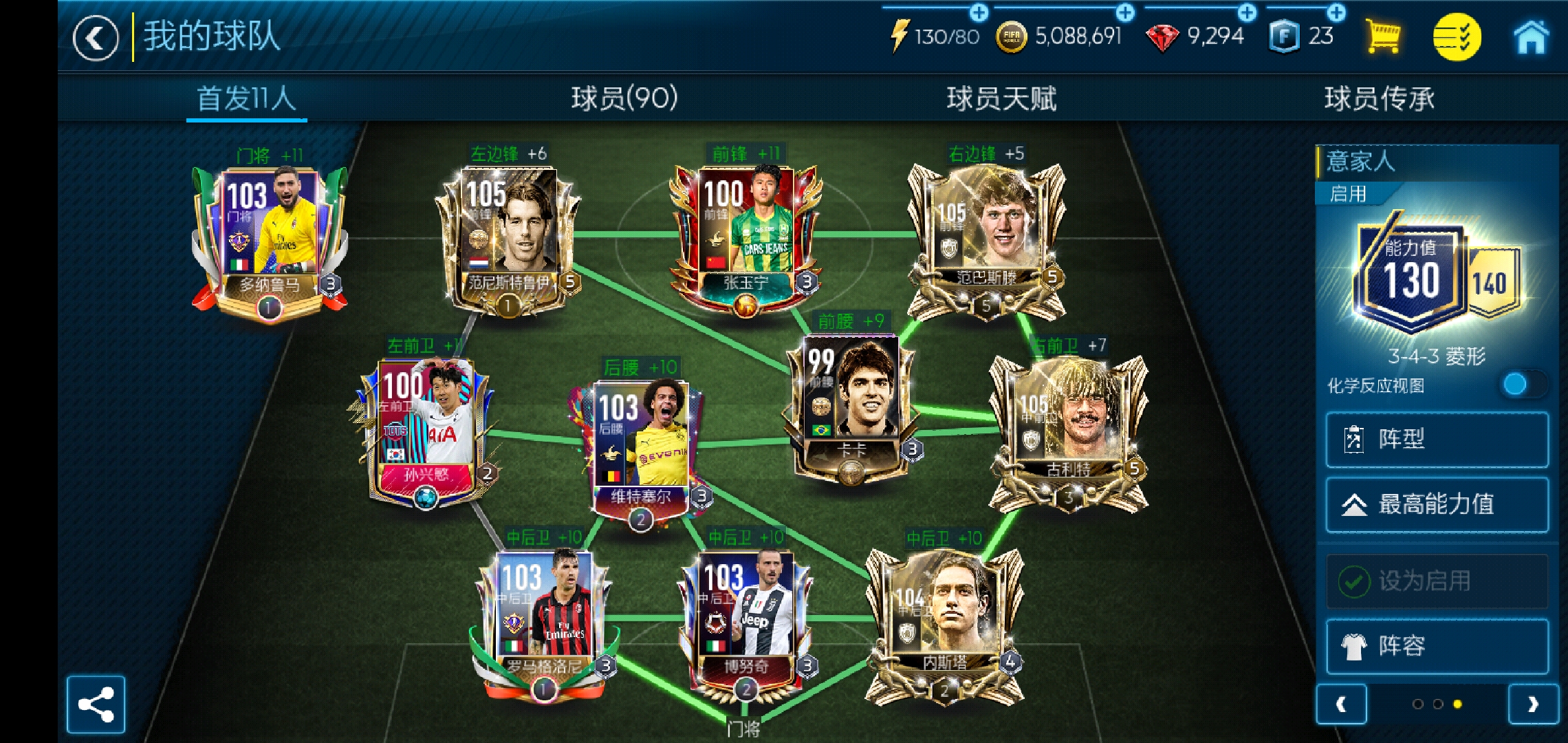The width and height of the screenshot is (1568, 743).
Task: Add energy via plus above lightning counter
Action: [979, 11]
